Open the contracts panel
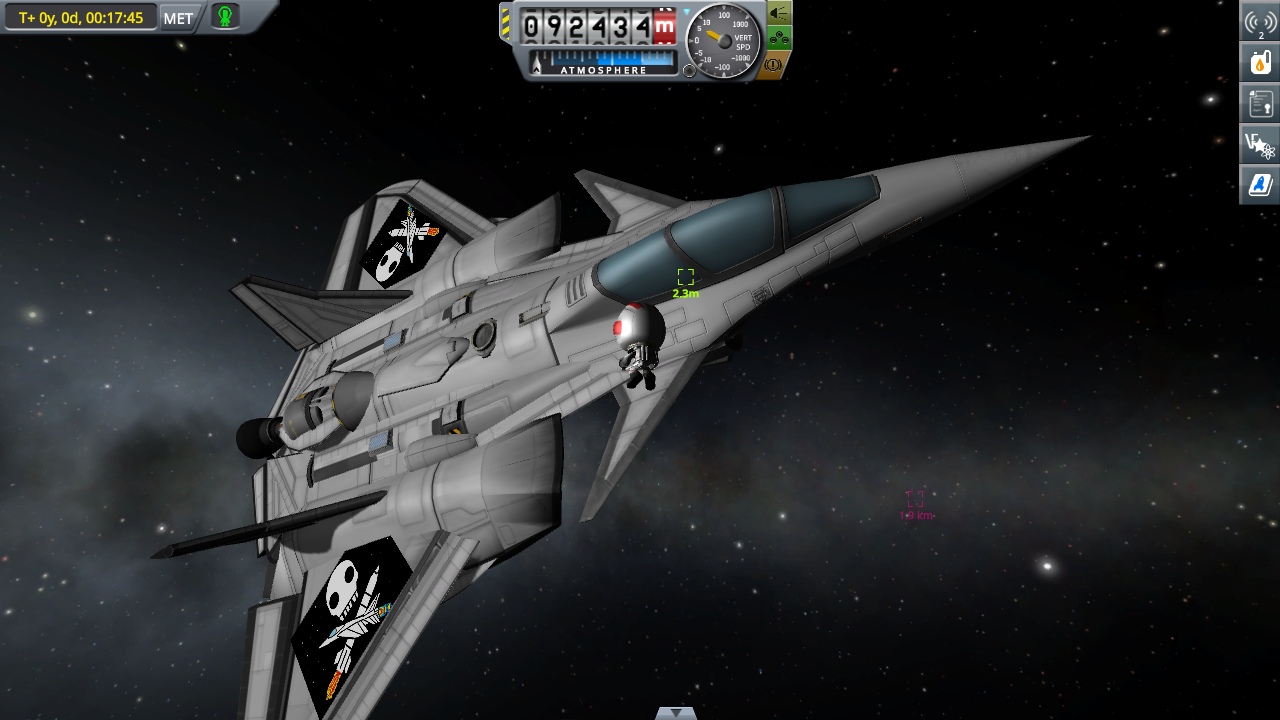The image size is (1280, 720). click(1260, 103)
